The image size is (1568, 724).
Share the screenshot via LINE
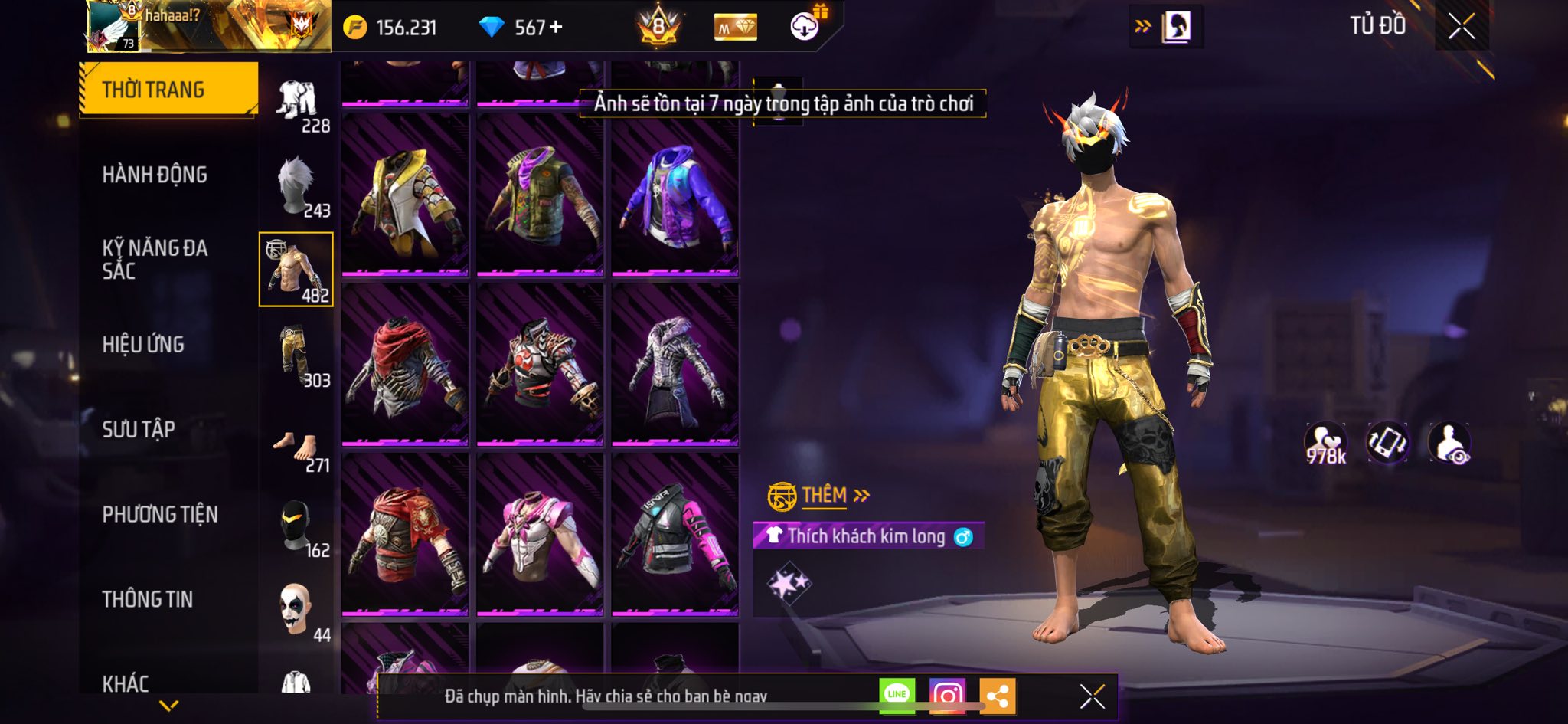pos(897,695)
